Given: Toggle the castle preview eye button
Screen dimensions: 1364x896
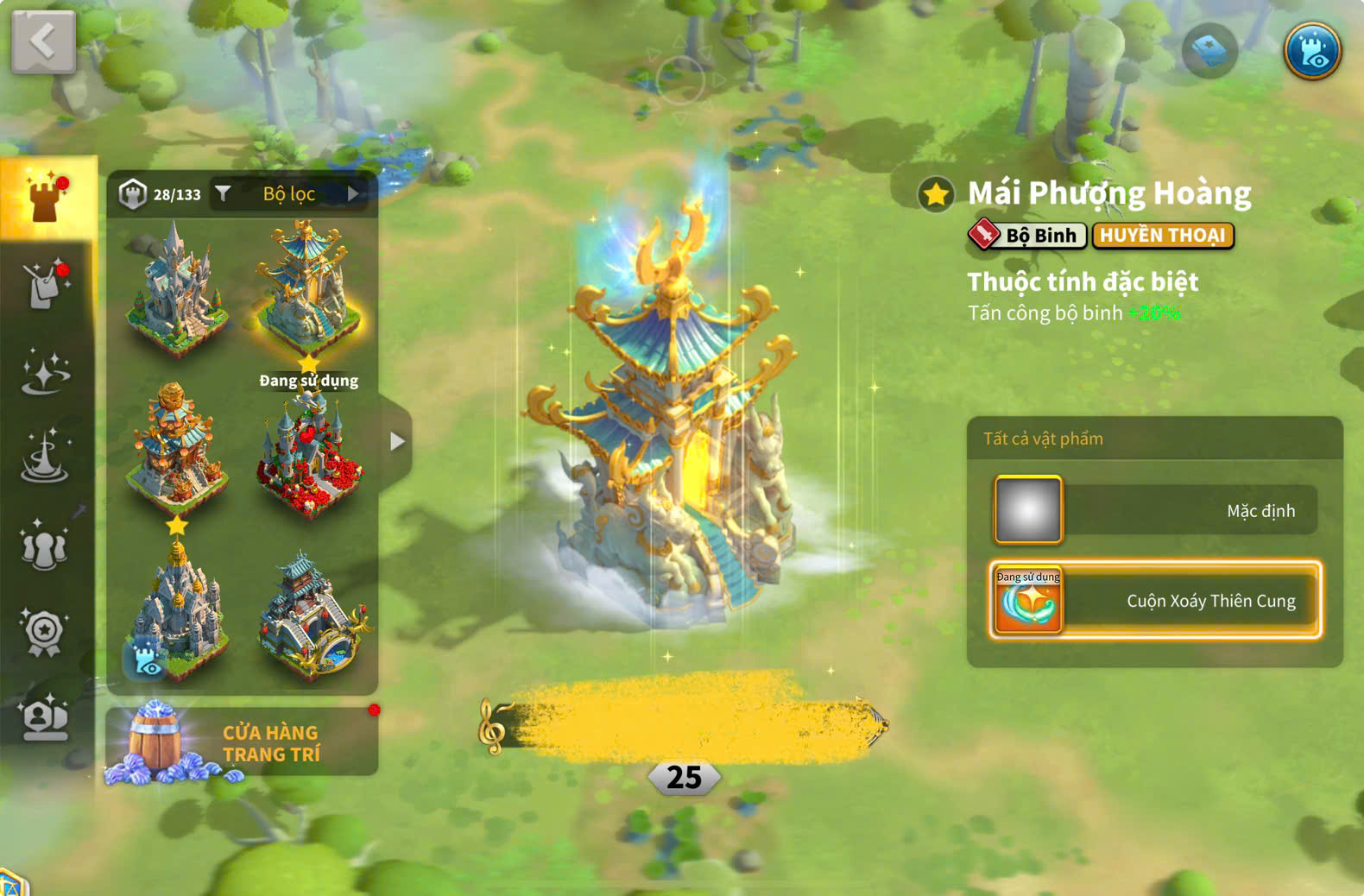Looking at the screenshot, I should [x=1311, y=51].
